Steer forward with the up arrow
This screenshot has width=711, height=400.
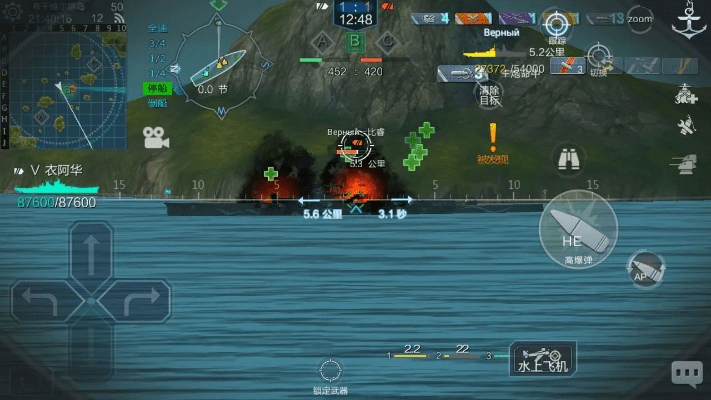[90, 253]
